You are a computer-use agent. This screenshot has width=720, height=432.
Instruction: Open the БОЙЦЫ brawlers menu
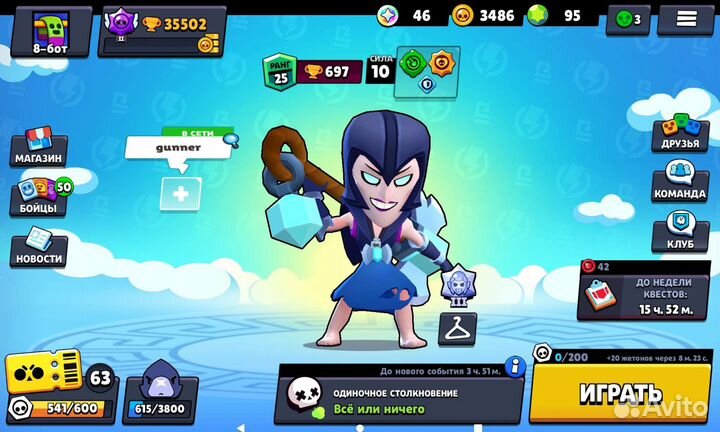(40, 197)
